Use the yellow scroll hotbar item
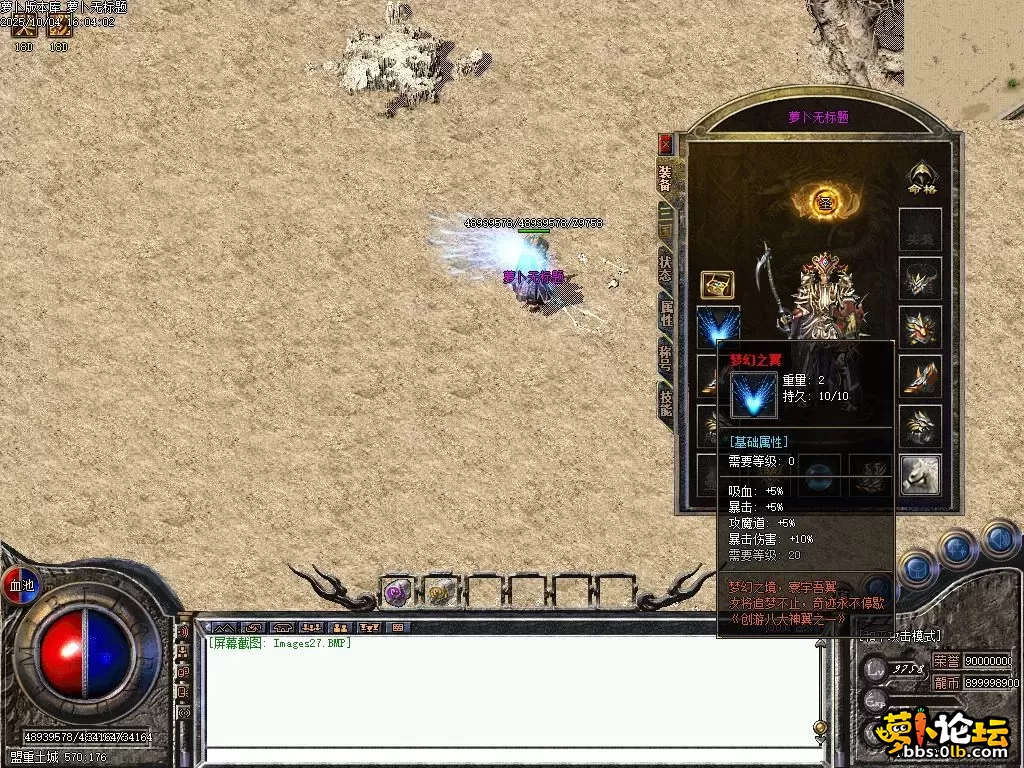The image size is (1024, 768). click(440, 593)
